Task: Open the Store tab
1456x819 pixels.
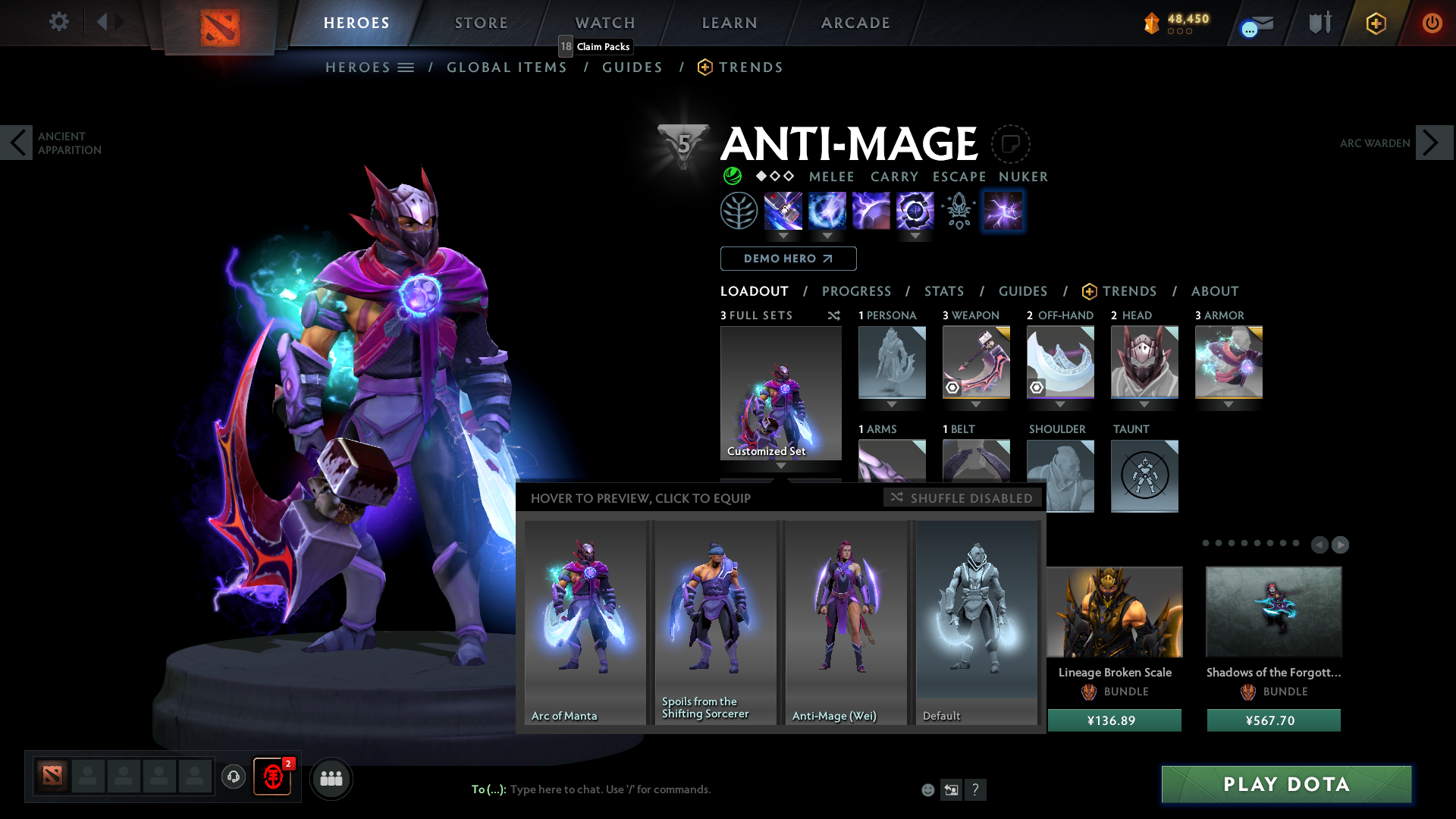Action: pos(482,23)
